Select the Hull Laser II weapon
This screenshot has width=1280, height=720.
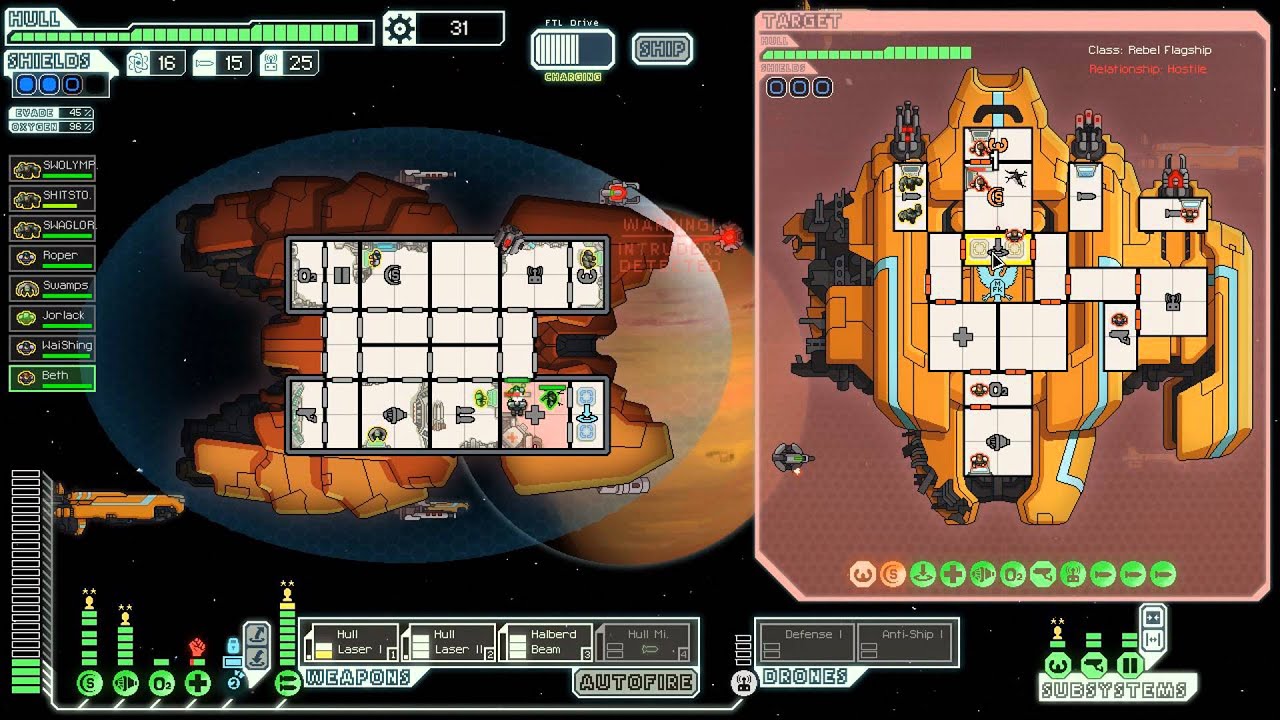pyautogui.click(x=449, y=642)
